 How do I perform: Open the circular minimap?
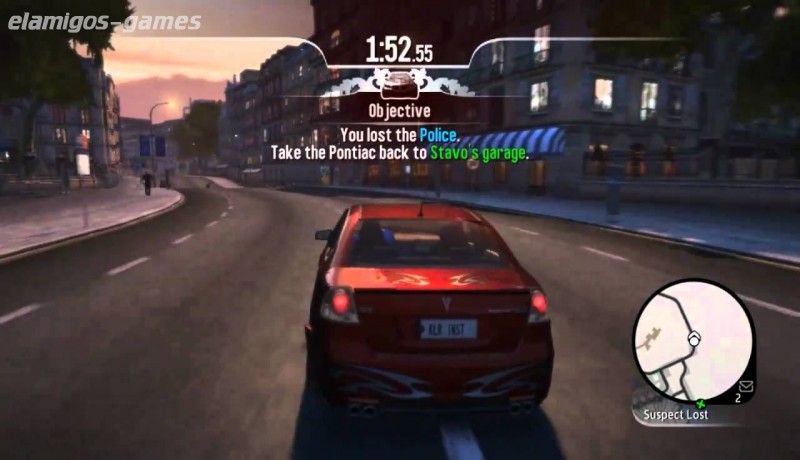coord(693,340)
